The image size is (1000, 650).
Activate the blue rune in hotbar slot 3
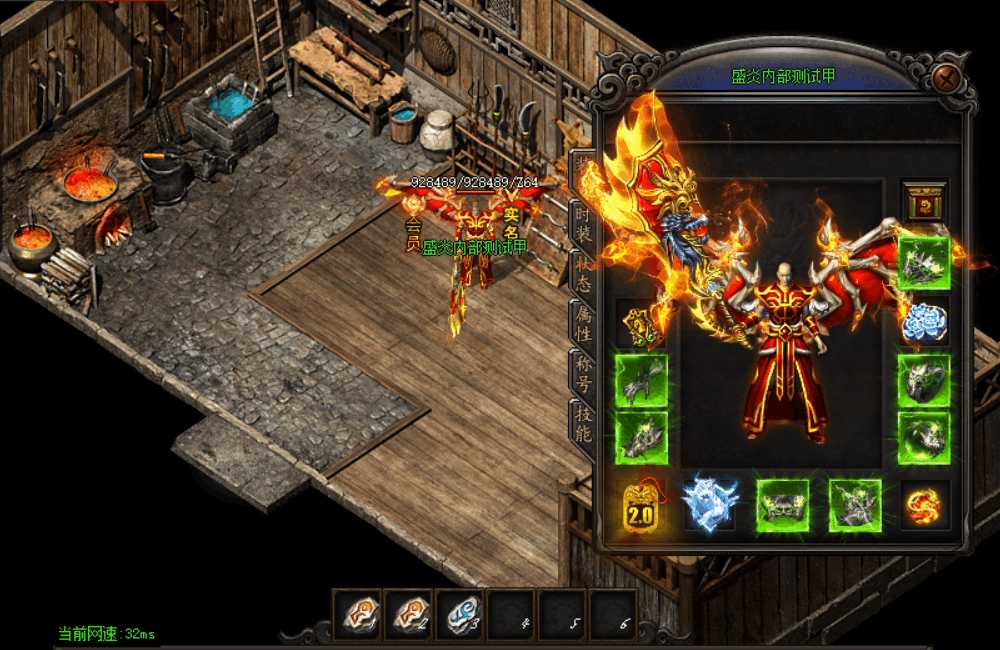(x=460, y=613)
